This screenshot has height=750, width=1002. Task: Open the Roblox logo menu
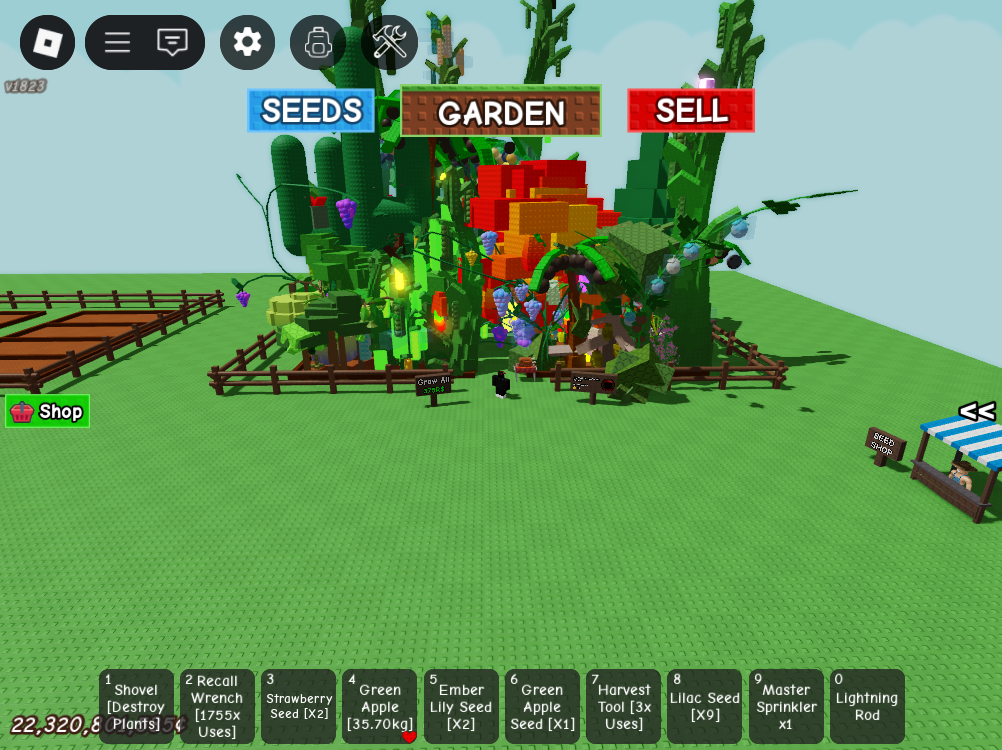(47, 42)
